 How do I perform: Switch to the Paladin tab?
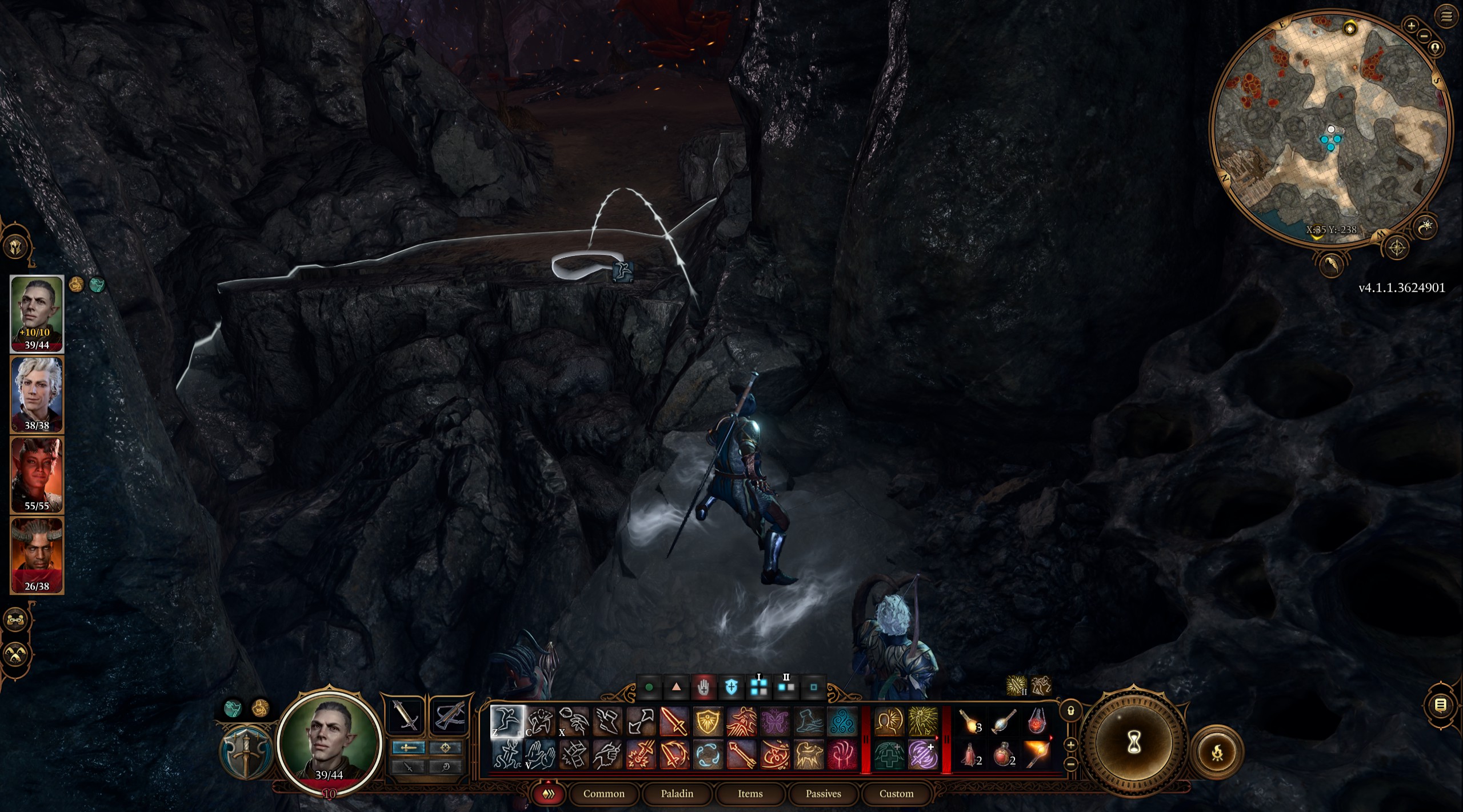678,794
